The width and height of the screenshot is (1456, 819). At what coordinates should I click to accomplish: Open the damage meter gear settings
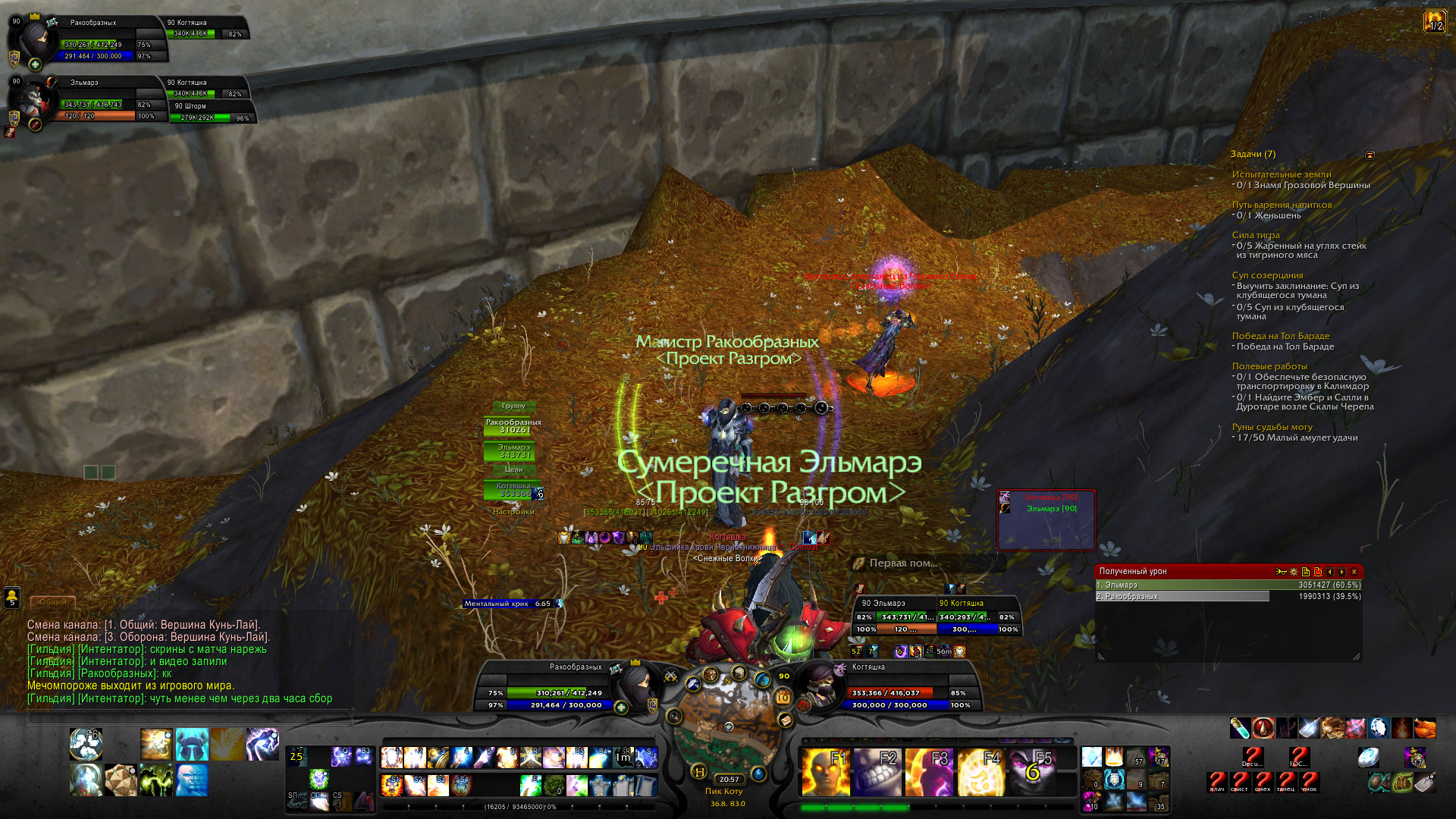click(x=1294, y=572)
